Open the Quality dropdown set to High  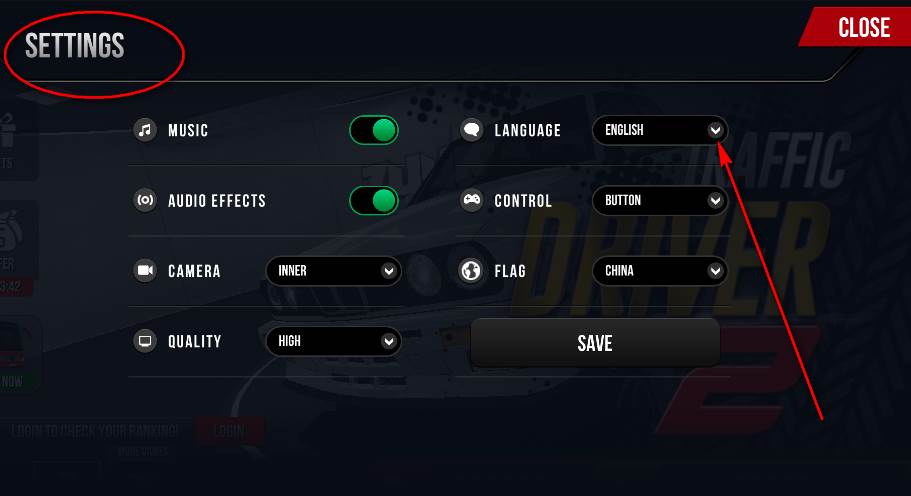333,341
